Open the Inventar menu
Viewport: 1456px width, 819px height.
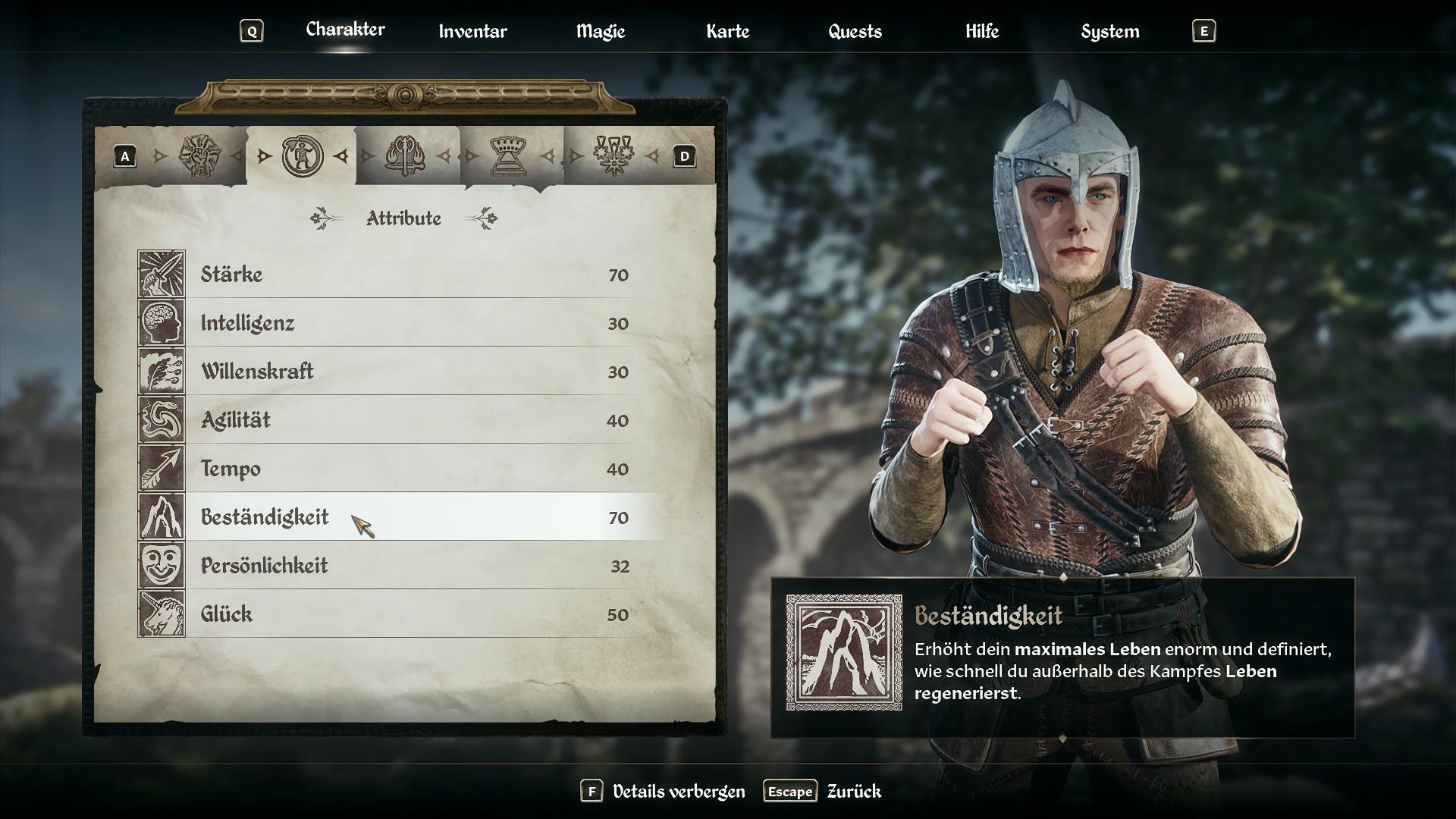pos(472,31)
